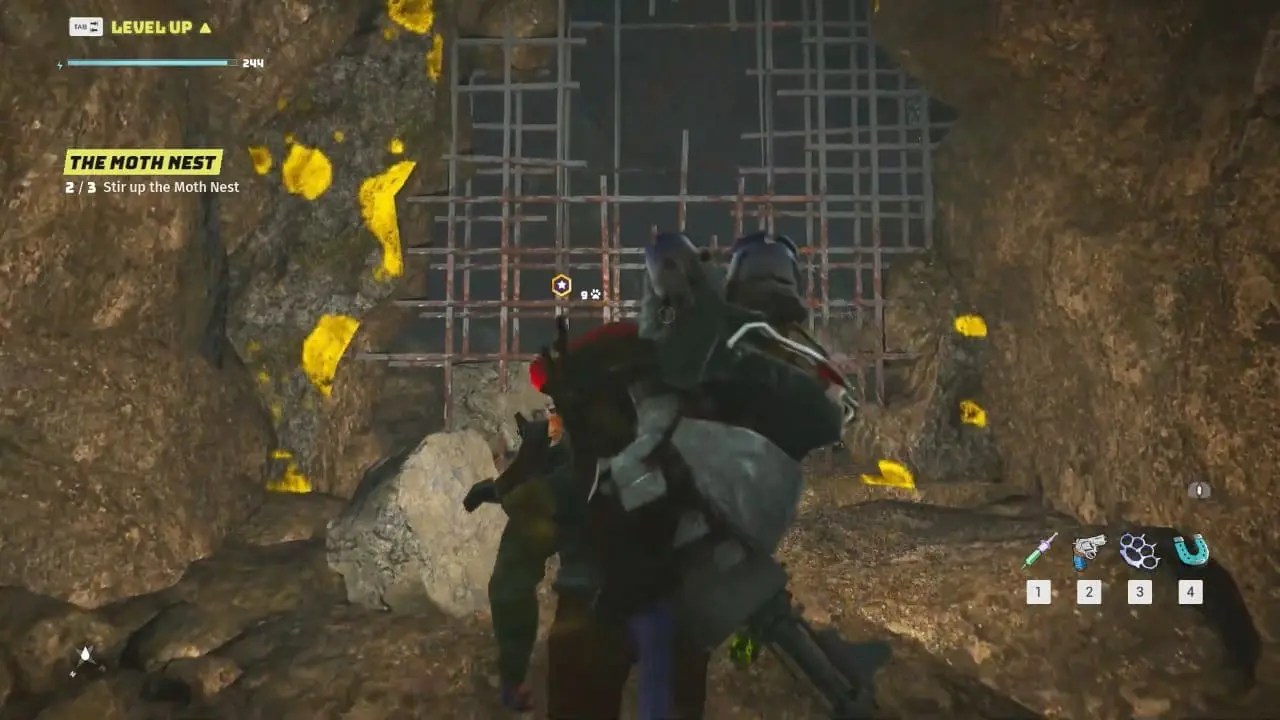Click the hotbar slot 2 number label

1088,591
